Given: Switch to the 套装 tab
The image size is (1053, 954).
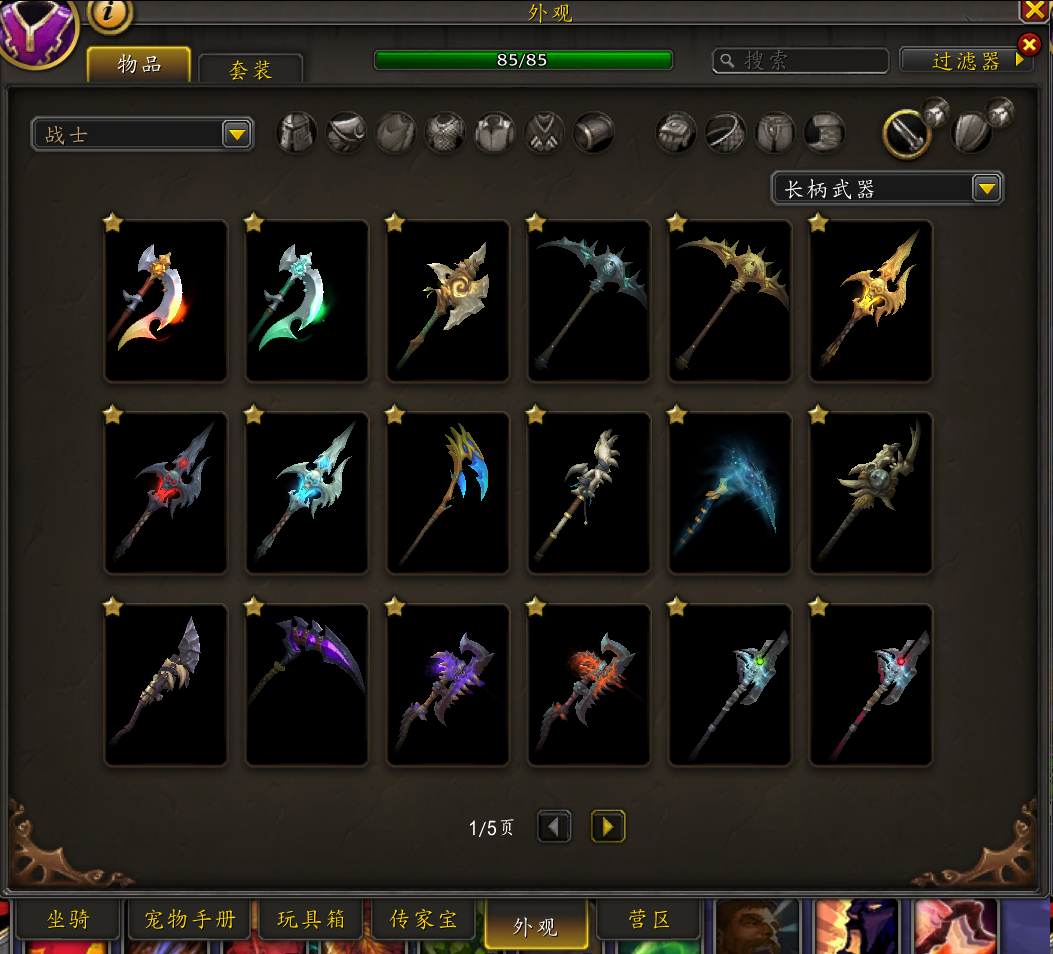Looking at the screenshot, I should [250, 69].
